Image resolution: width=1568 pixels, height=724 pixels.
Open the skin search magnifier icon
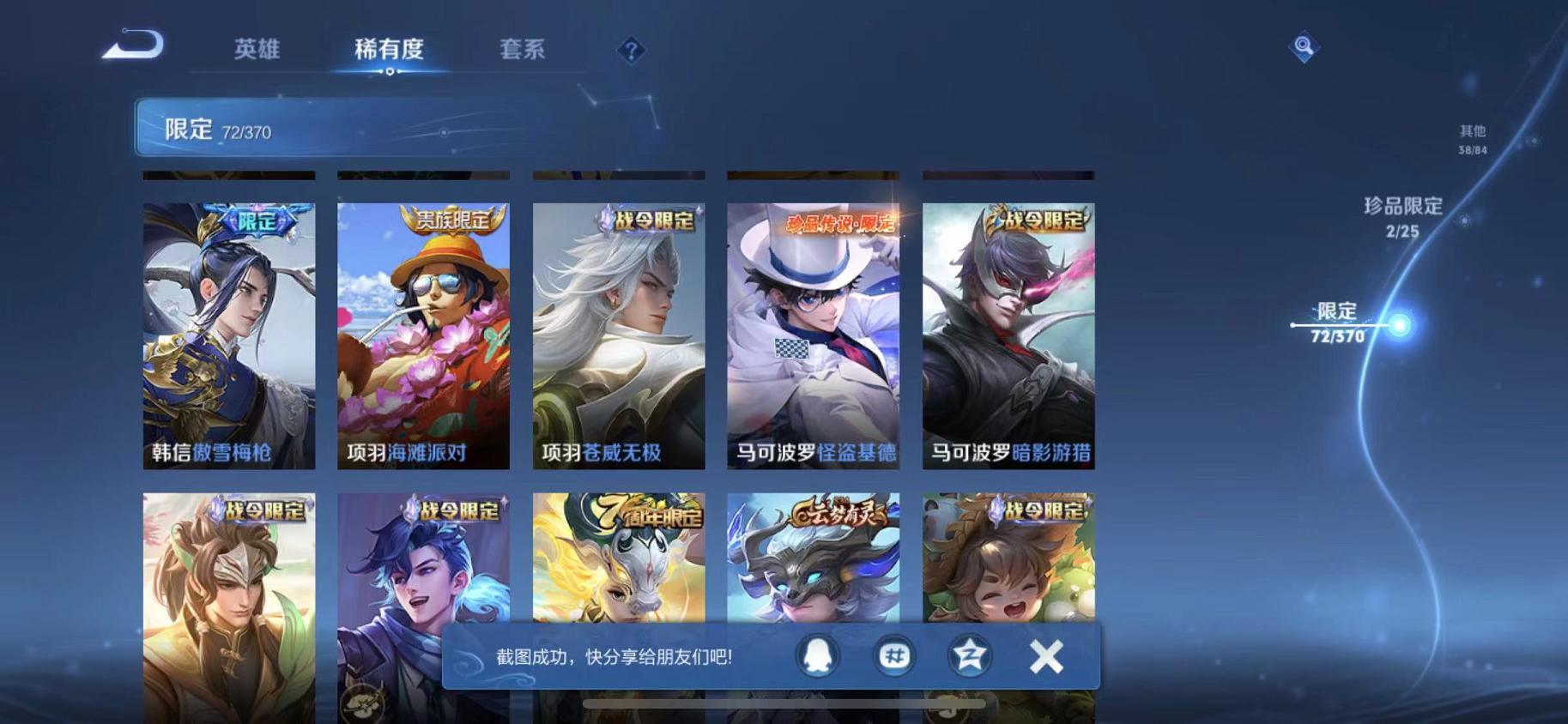1303,49
